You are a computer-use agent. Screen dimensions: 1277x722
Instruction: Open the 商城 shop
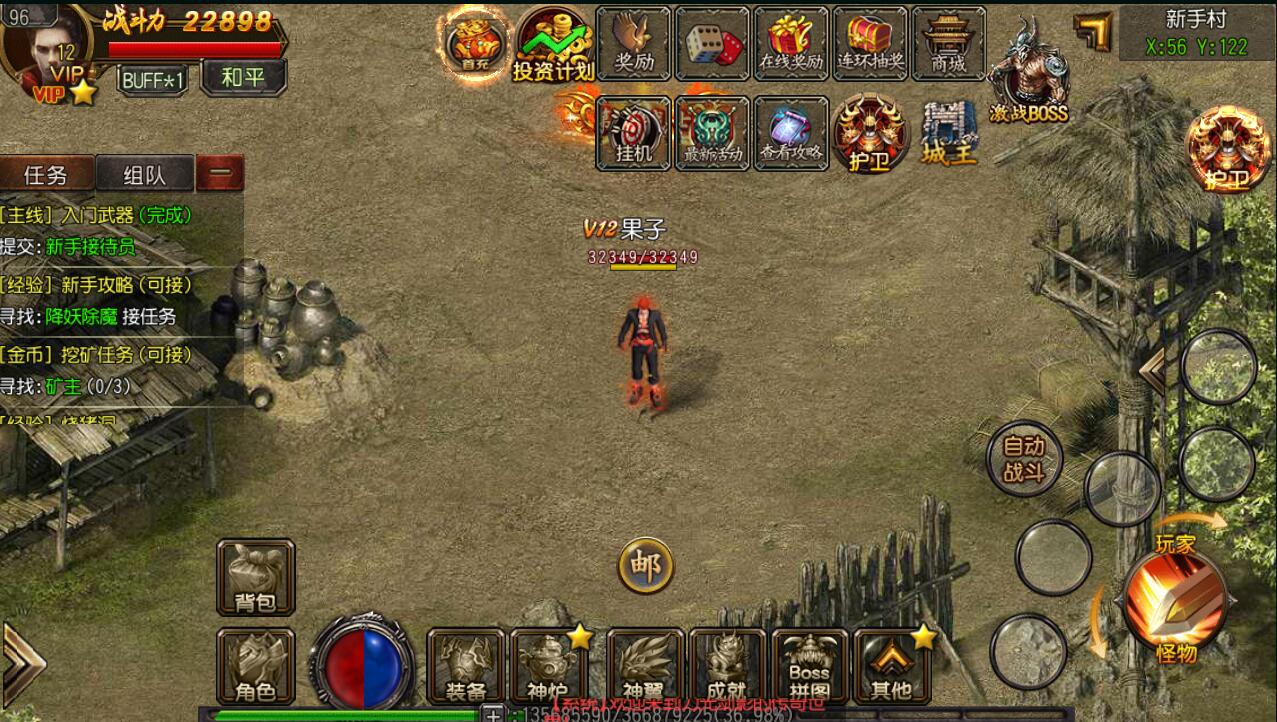[x=948, y=43]
